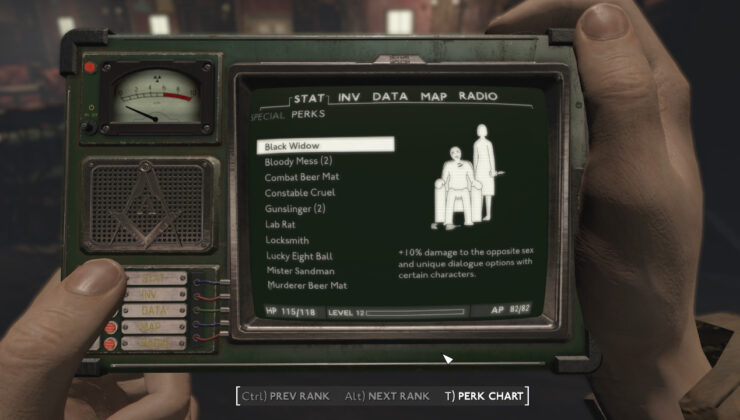This screenshot has width=740, height=420.
Task: Choose the Murderer Beer Mat perk
Action: point(306,287)
